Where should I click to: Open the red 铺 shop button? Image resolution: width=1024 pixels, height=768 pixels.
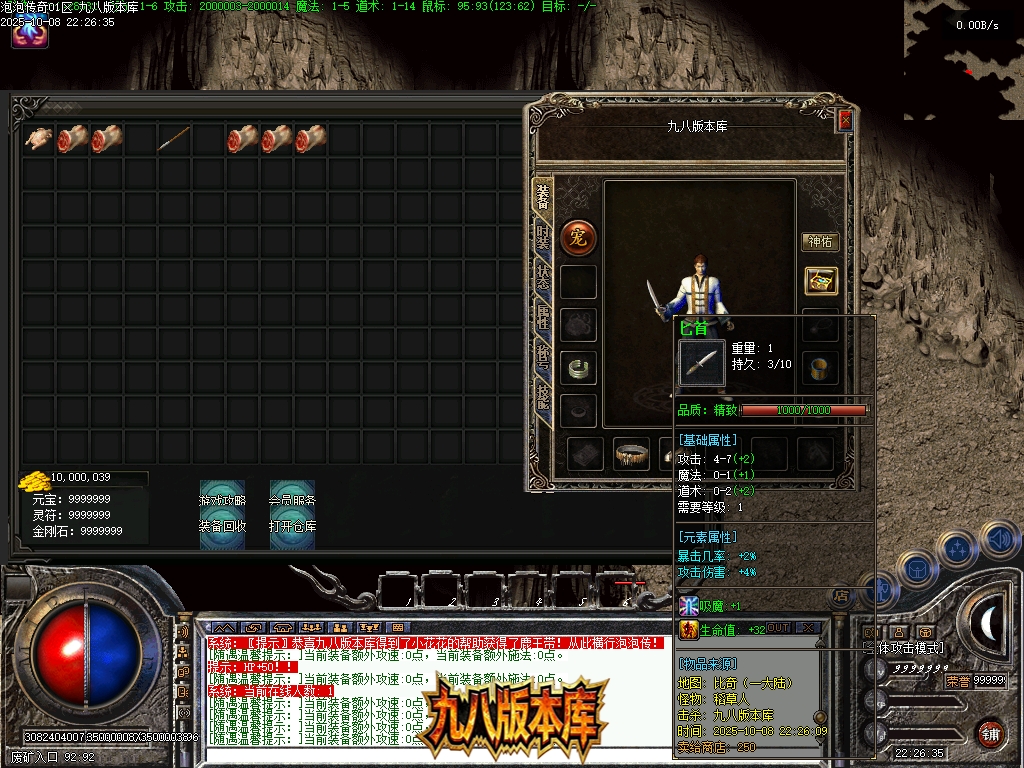coord(989,733)
